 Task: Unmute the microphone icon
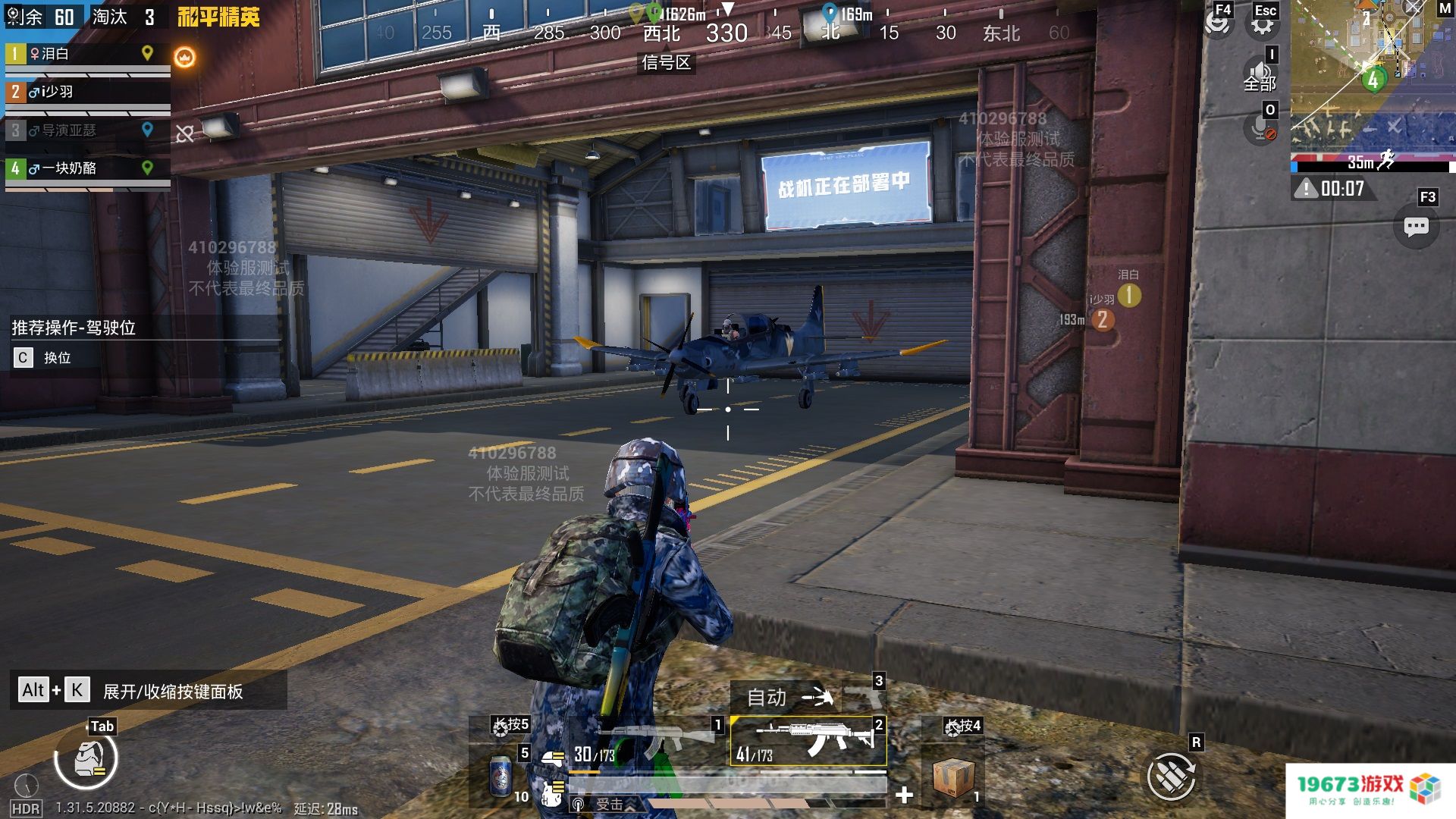coord(1260,129)
